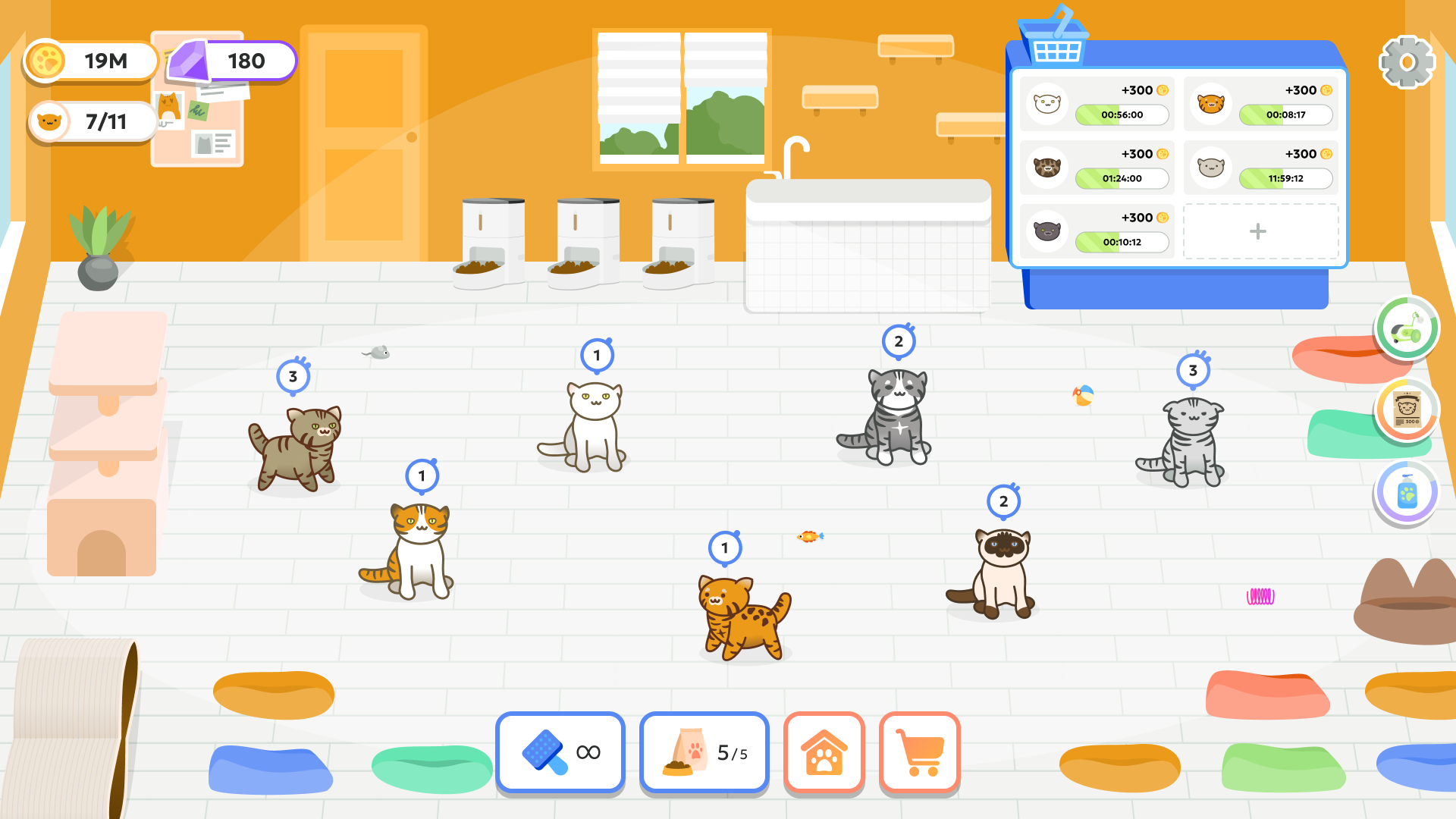1456x819 pixels.
Task: Add a new order with the plus slot
Action: (1259, 231)
